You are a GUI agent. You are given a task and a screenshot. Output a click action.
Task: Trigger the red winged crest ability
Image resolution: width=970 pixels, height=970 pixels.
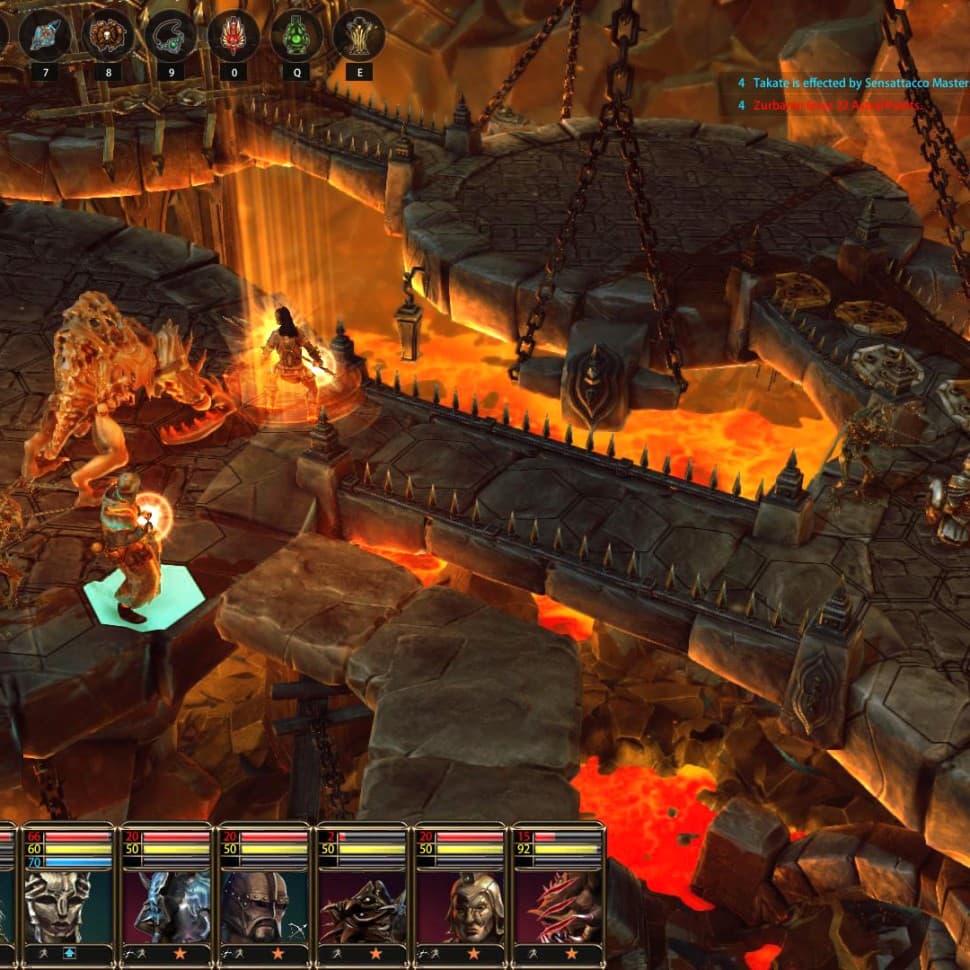pyautogui.click(x=233, y=36)
